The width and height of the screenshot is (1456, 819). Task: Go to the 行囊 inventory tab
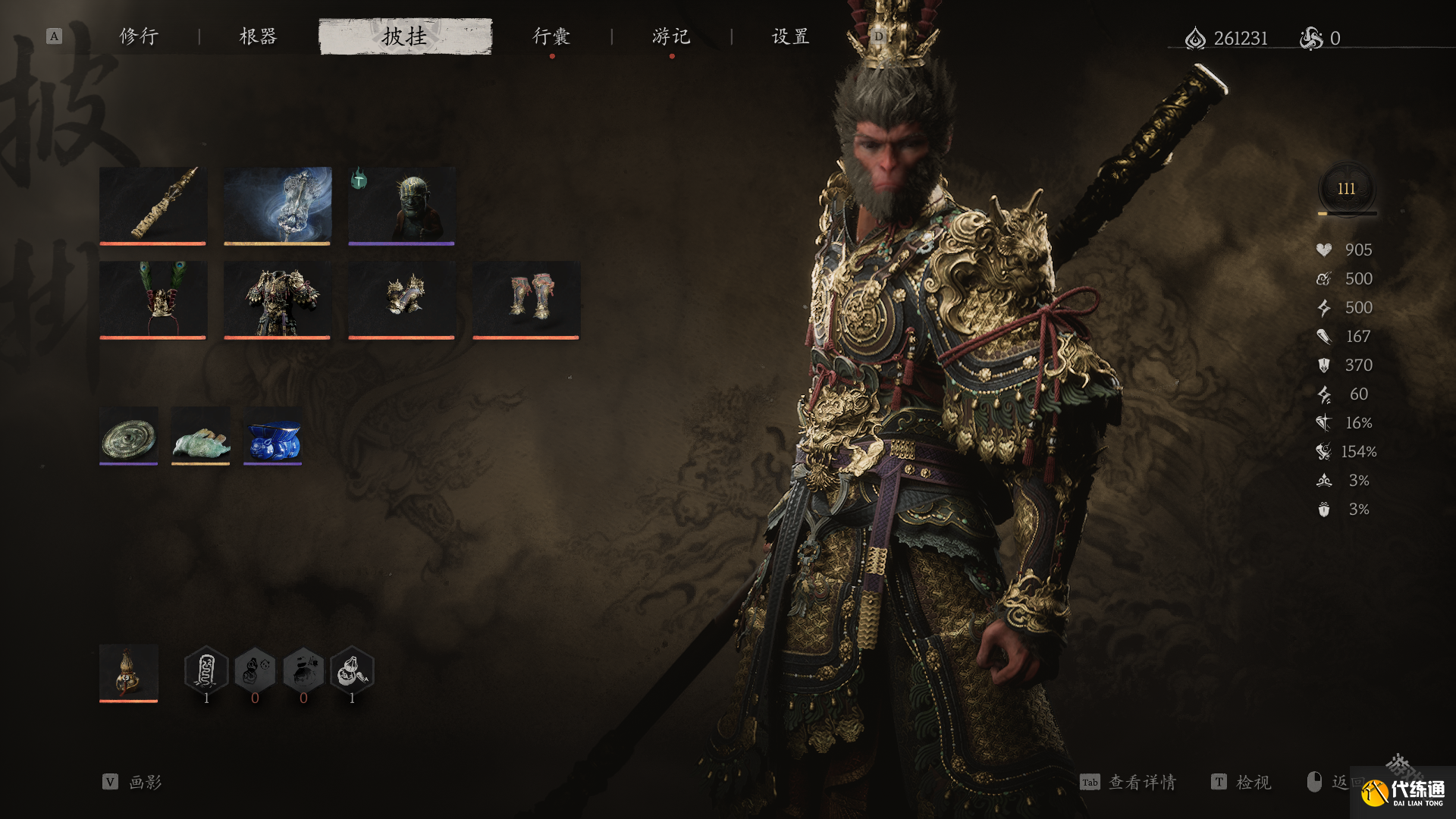[551, 36]
